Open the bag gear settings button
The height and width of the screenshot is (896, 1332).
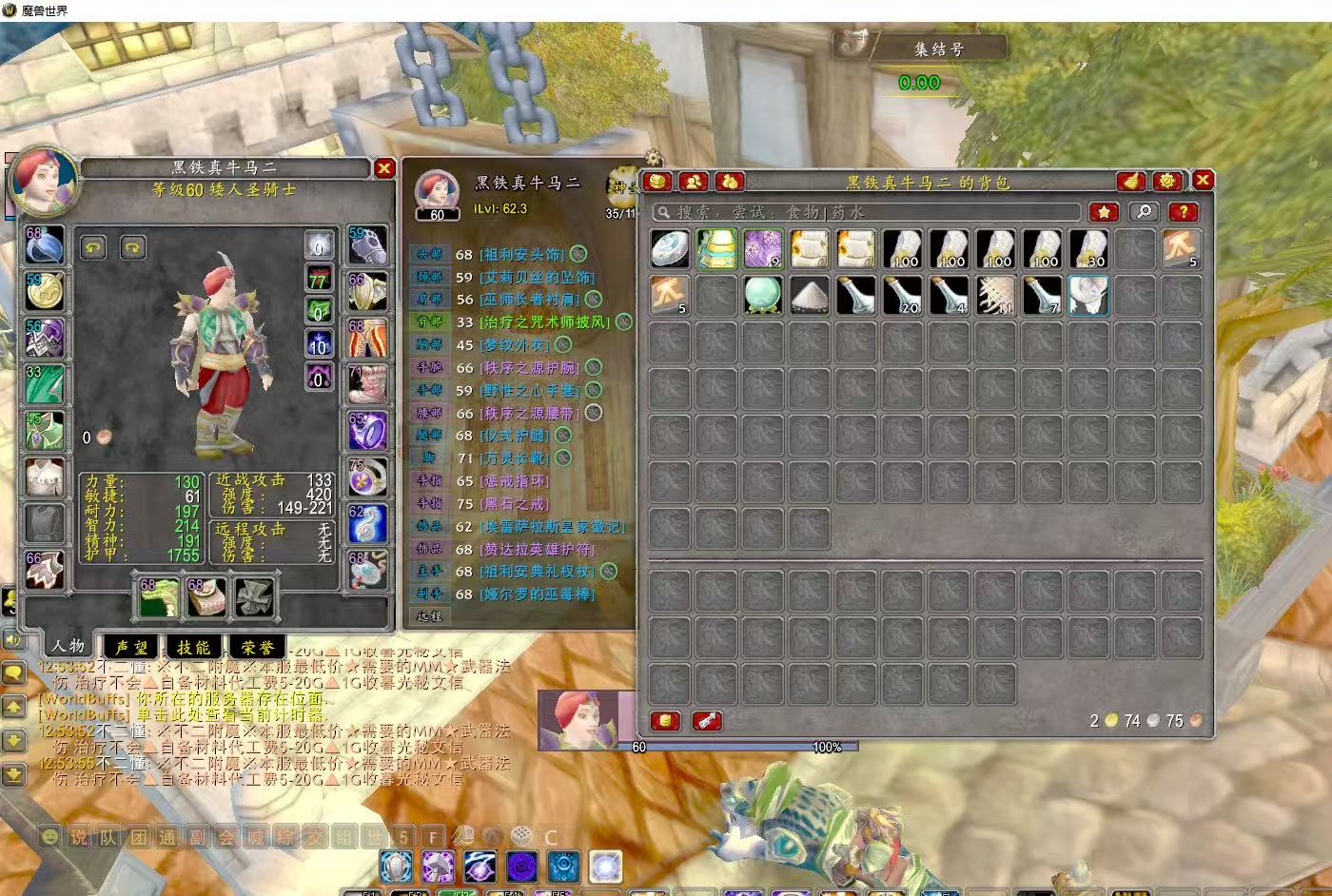coord(1167,181)
